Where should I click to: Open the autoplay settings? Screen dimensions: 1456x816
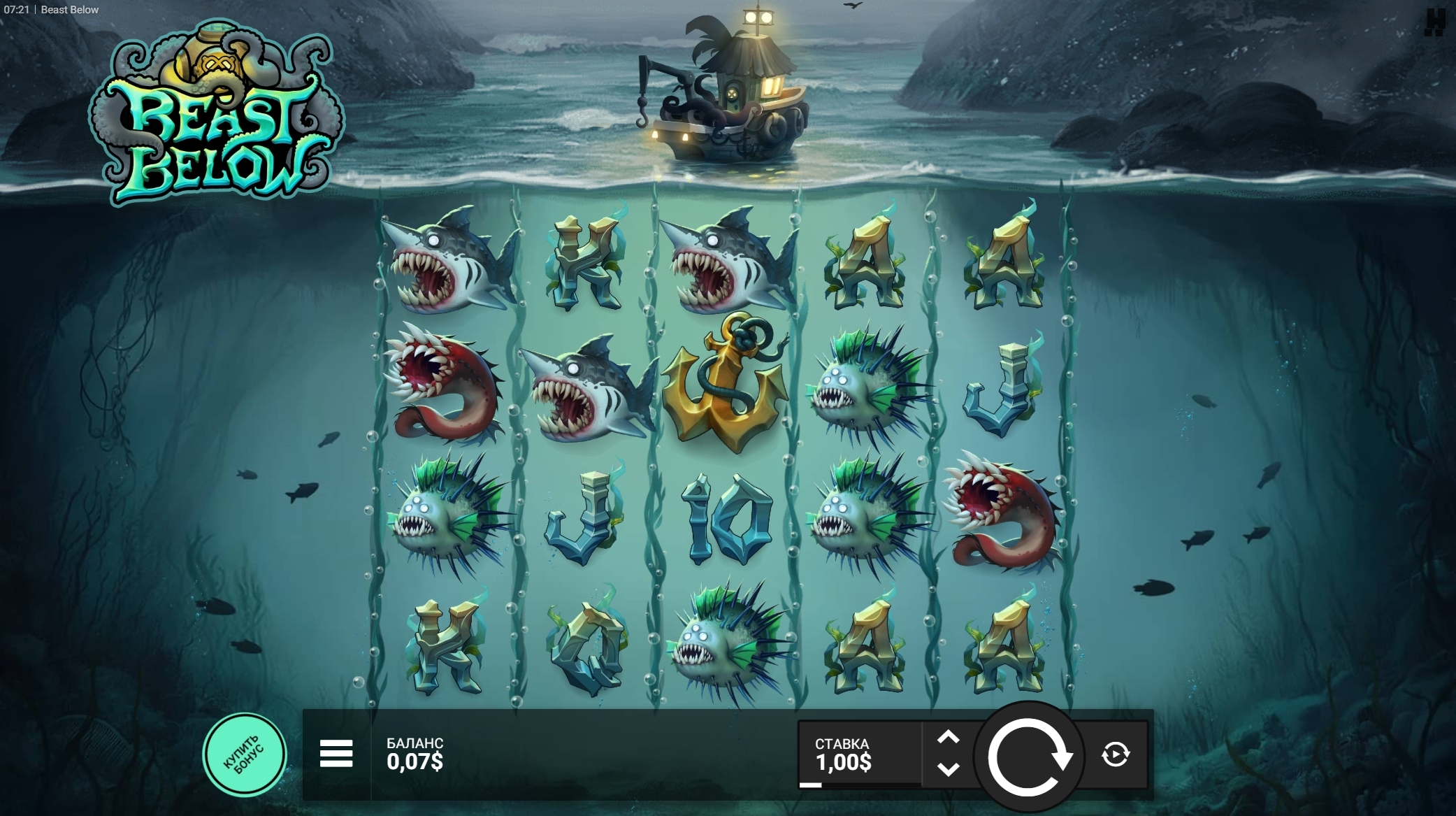tap(1115, 754)
